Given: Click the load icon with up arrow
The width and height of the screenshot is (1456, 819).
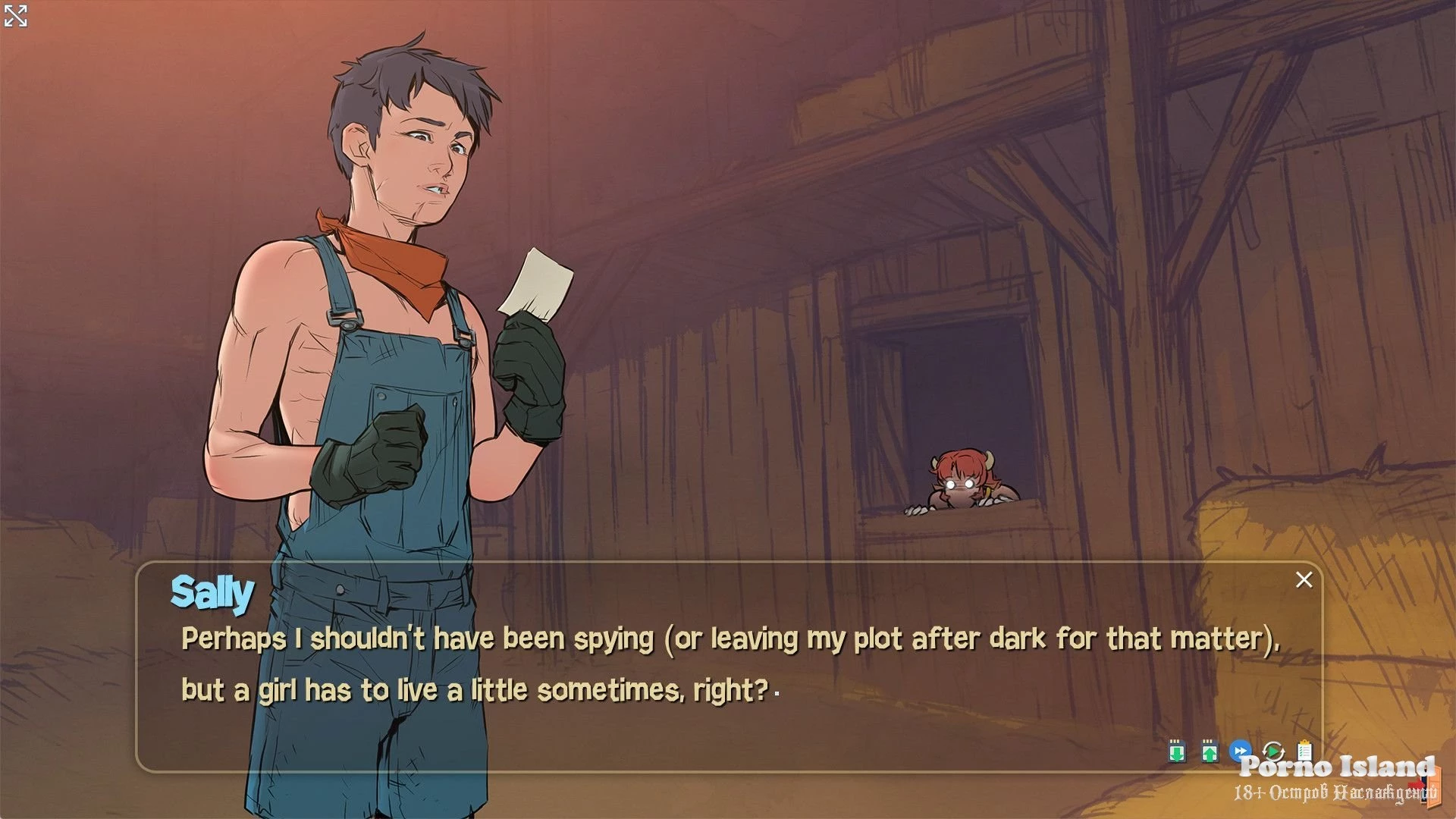Looking at the screenshot, I should (1210, 751).
